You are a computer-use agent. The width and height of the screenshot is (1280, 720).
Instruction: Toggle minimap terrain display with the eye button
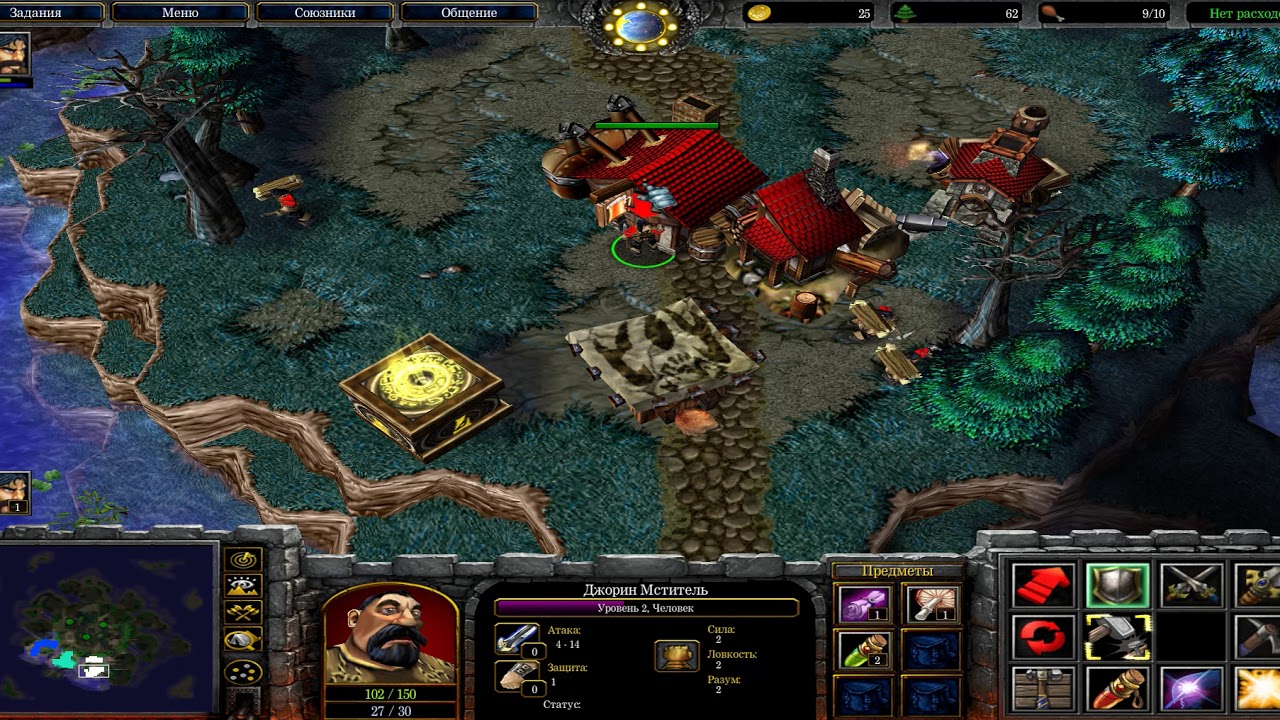243,586
